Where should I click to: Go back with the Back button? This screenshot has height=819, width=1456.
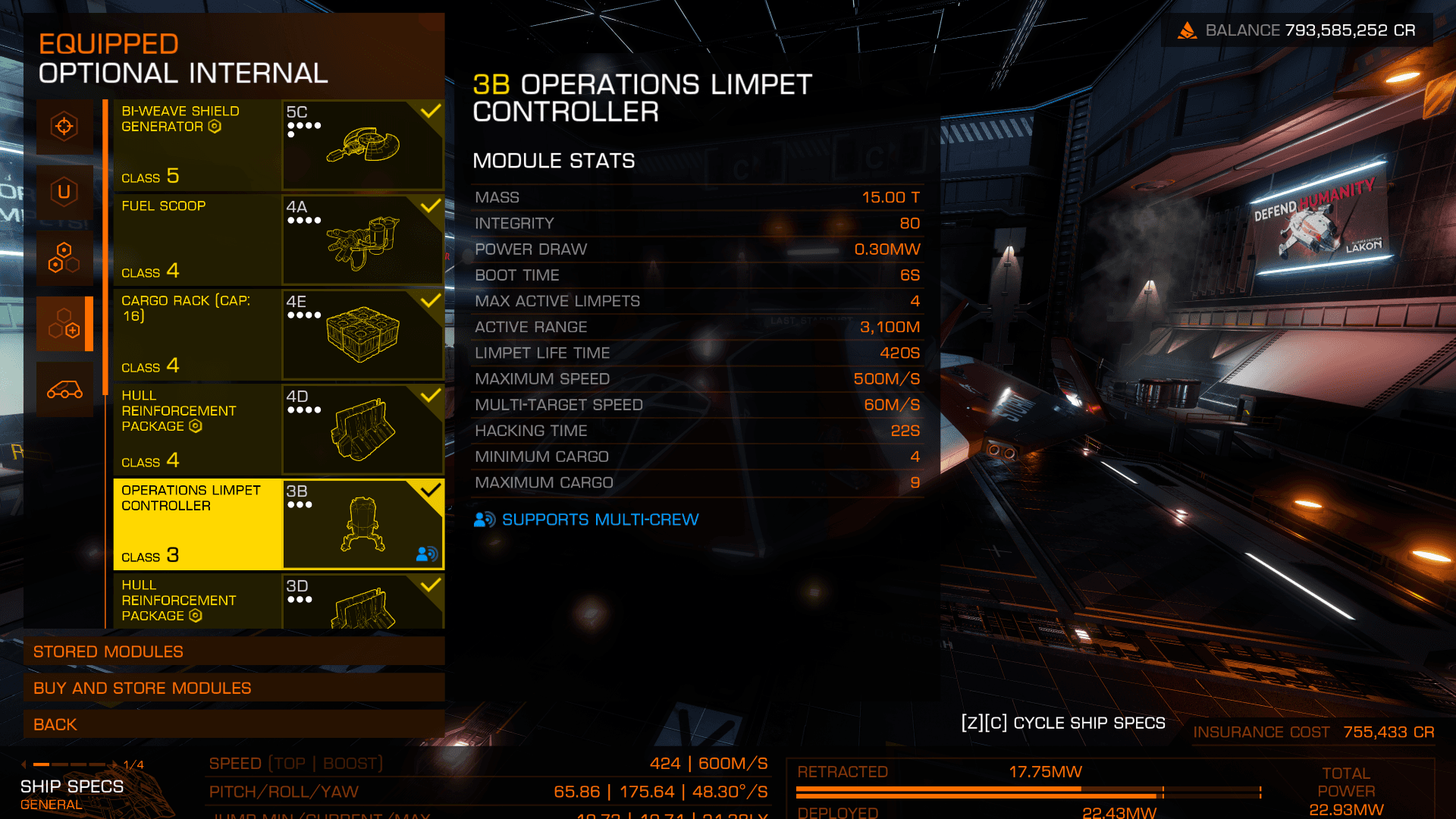(x=234, y=724)
